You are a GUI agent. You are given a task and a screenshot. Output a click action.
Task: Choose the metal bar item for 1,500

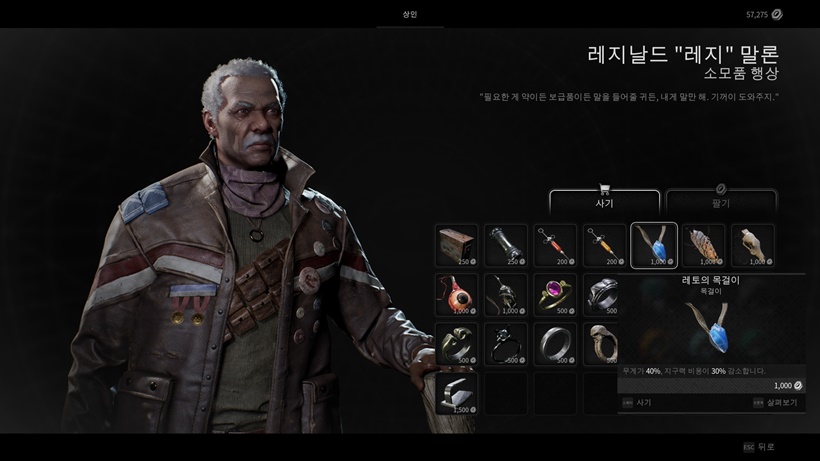pos(456,393)
